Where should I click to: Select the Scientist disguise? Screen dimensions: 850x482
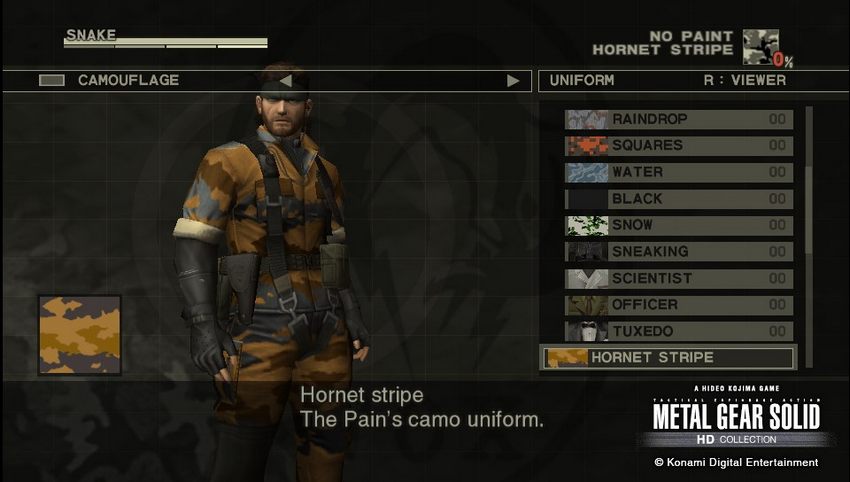pos(678,278)
